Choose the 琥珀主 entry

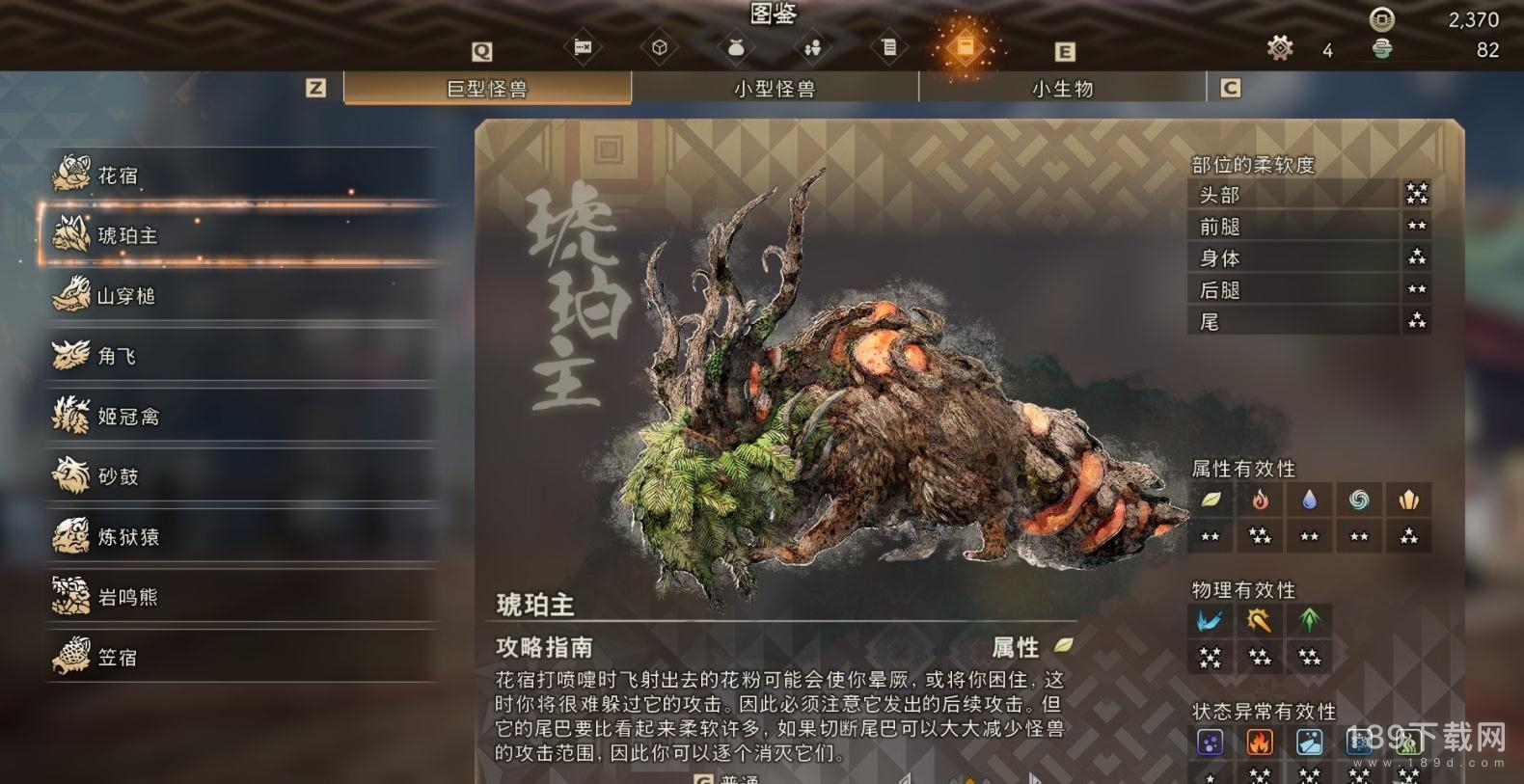(241, 234)
